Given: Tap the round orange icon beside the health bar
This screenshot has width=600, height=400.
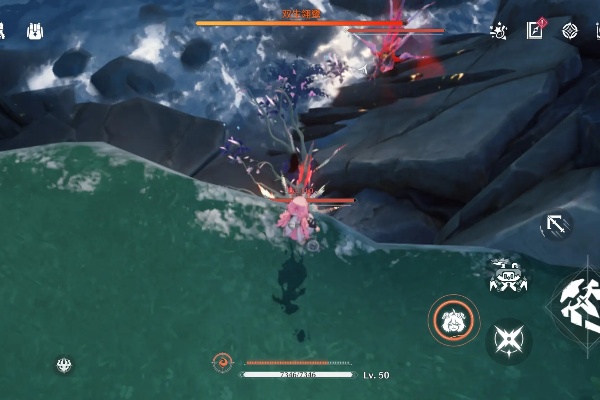Looking at the screenshot, I should 223,362.
